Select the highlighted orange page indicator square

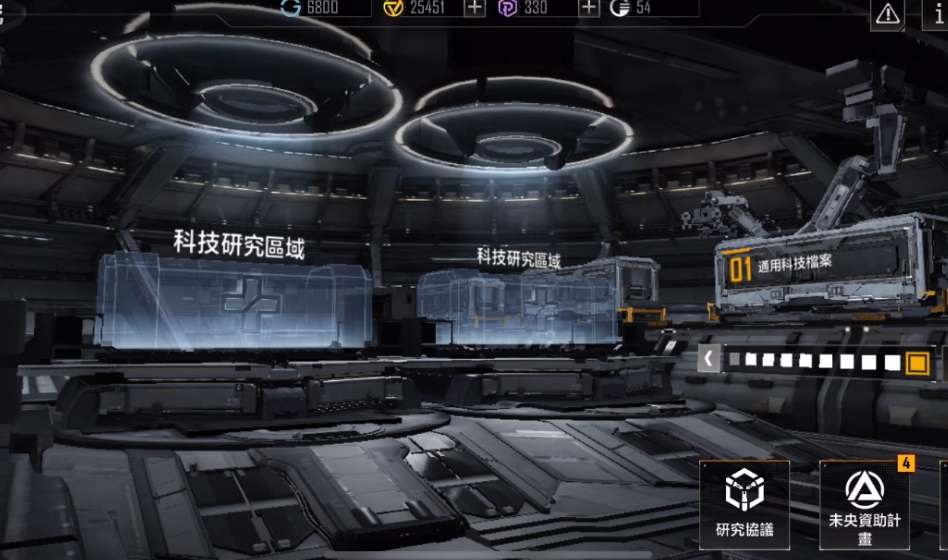(x=916, y=362)
